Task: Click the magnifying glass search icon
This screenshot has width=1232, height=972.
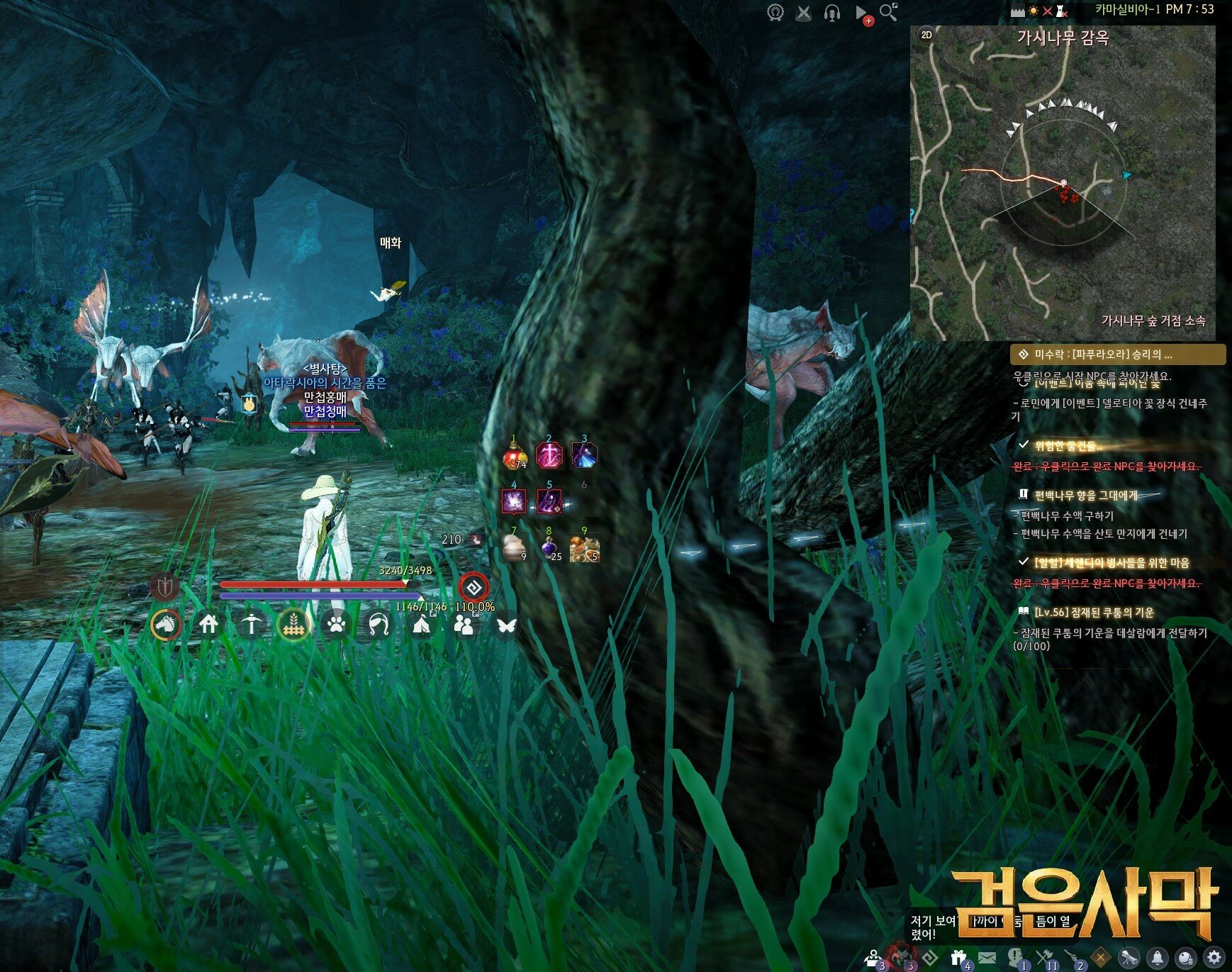Action: (x=887, y=12)
